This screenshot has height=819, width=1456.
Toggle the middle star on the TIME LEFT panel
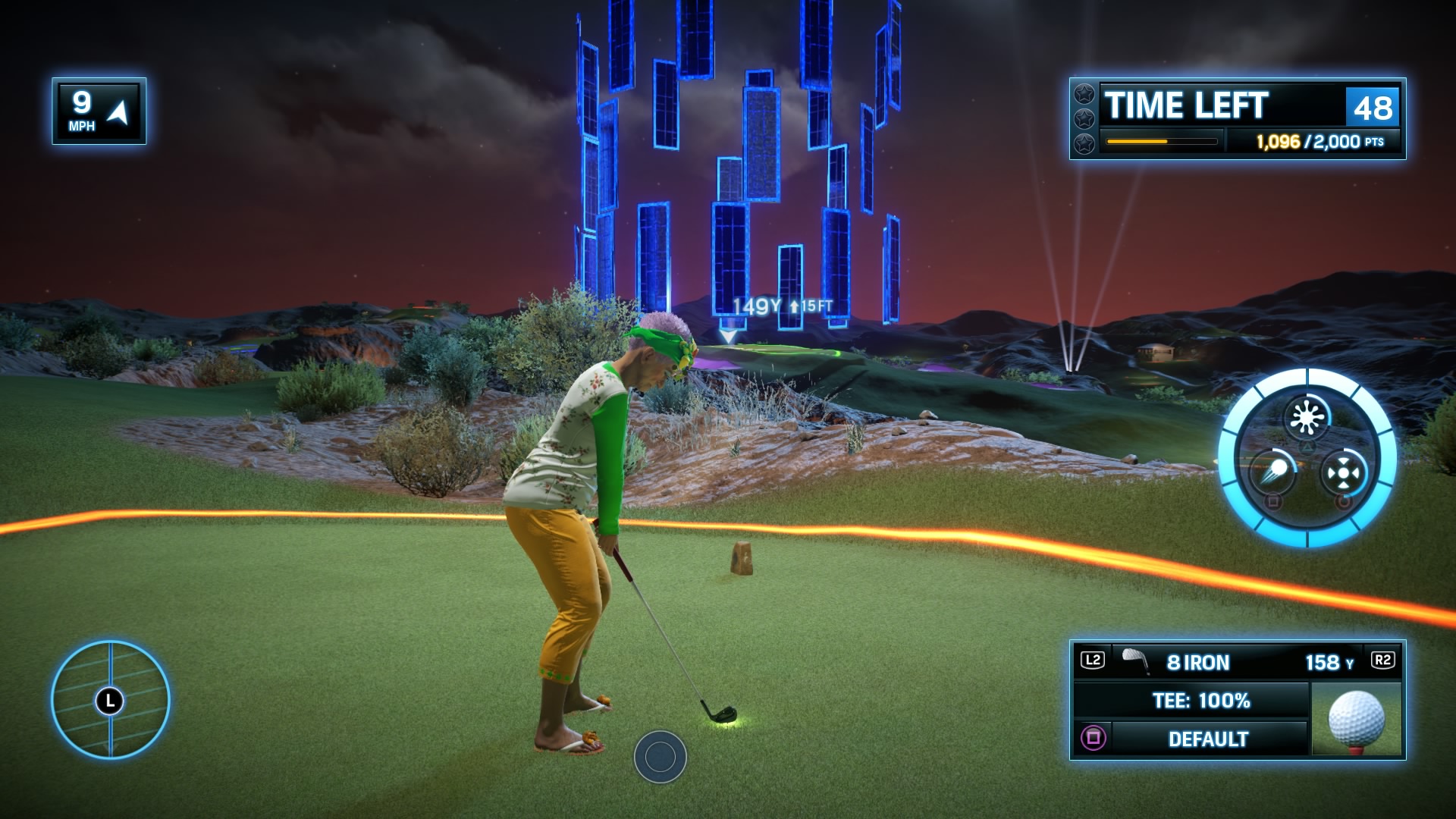[1084, 118]
